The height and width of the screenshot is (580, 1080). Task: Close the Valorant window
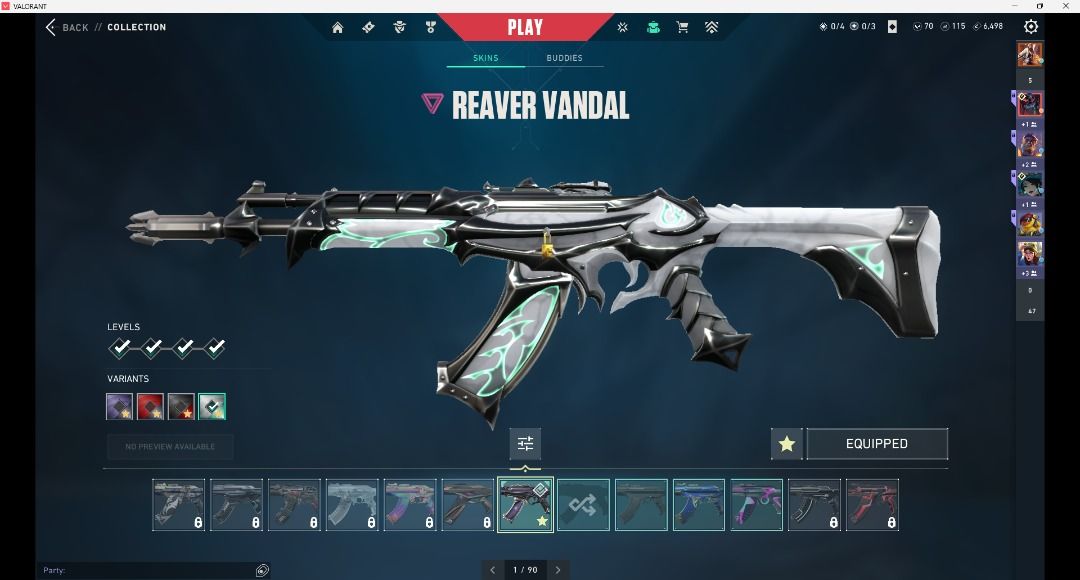coord(1070,6)
